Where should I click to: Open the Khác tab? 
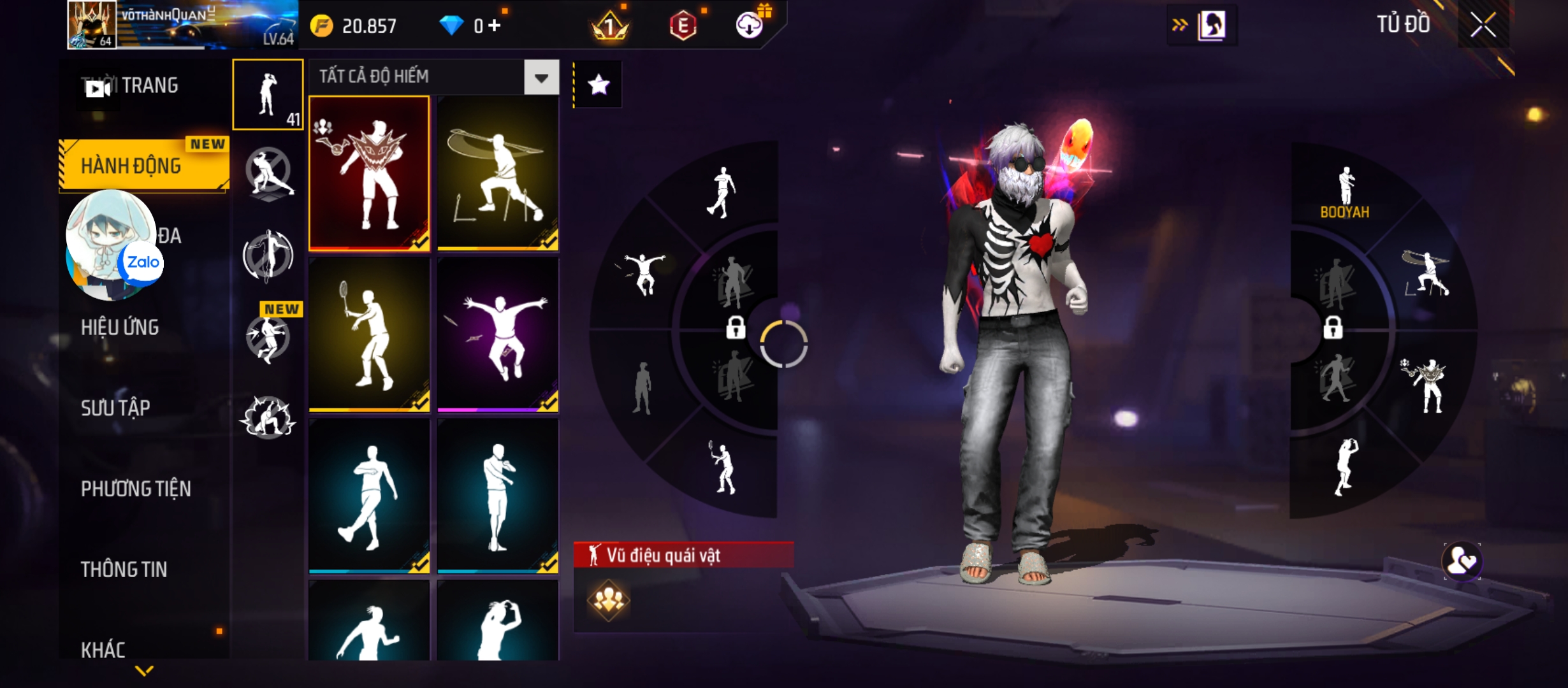[x=103, y=649]
